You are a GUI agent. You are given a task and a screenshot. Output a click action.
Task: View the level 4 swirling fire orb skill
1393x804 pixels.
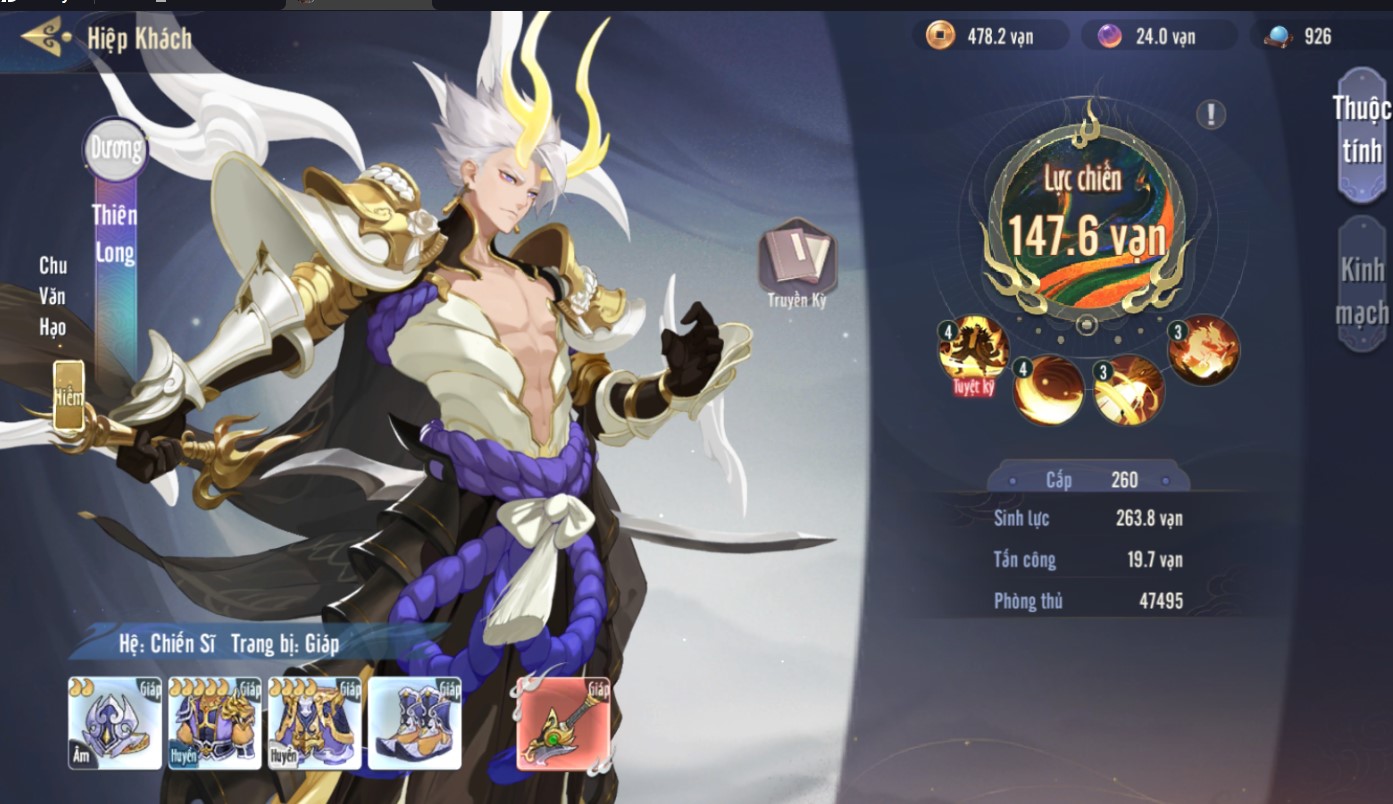1049,389
